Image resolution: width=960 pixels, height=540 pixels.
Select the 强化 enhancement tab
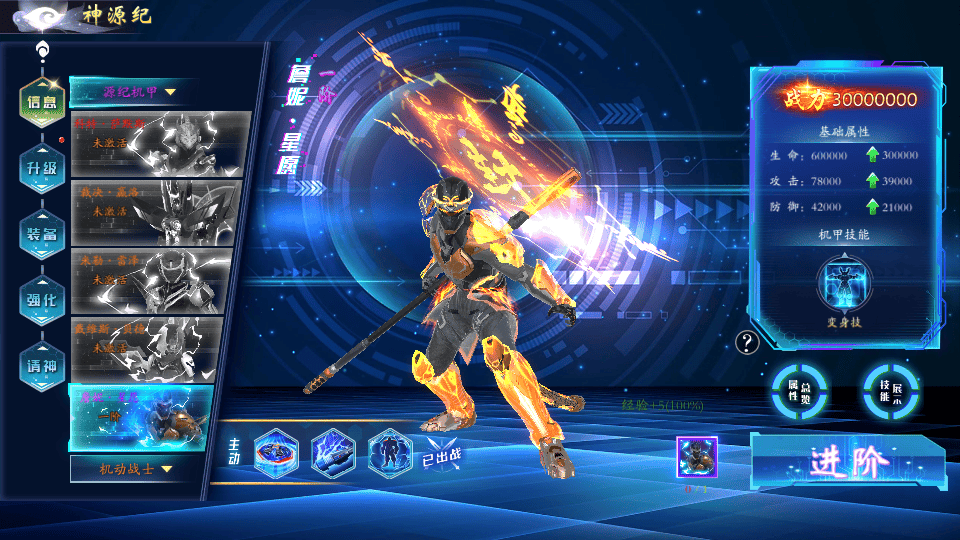[41, 299]
